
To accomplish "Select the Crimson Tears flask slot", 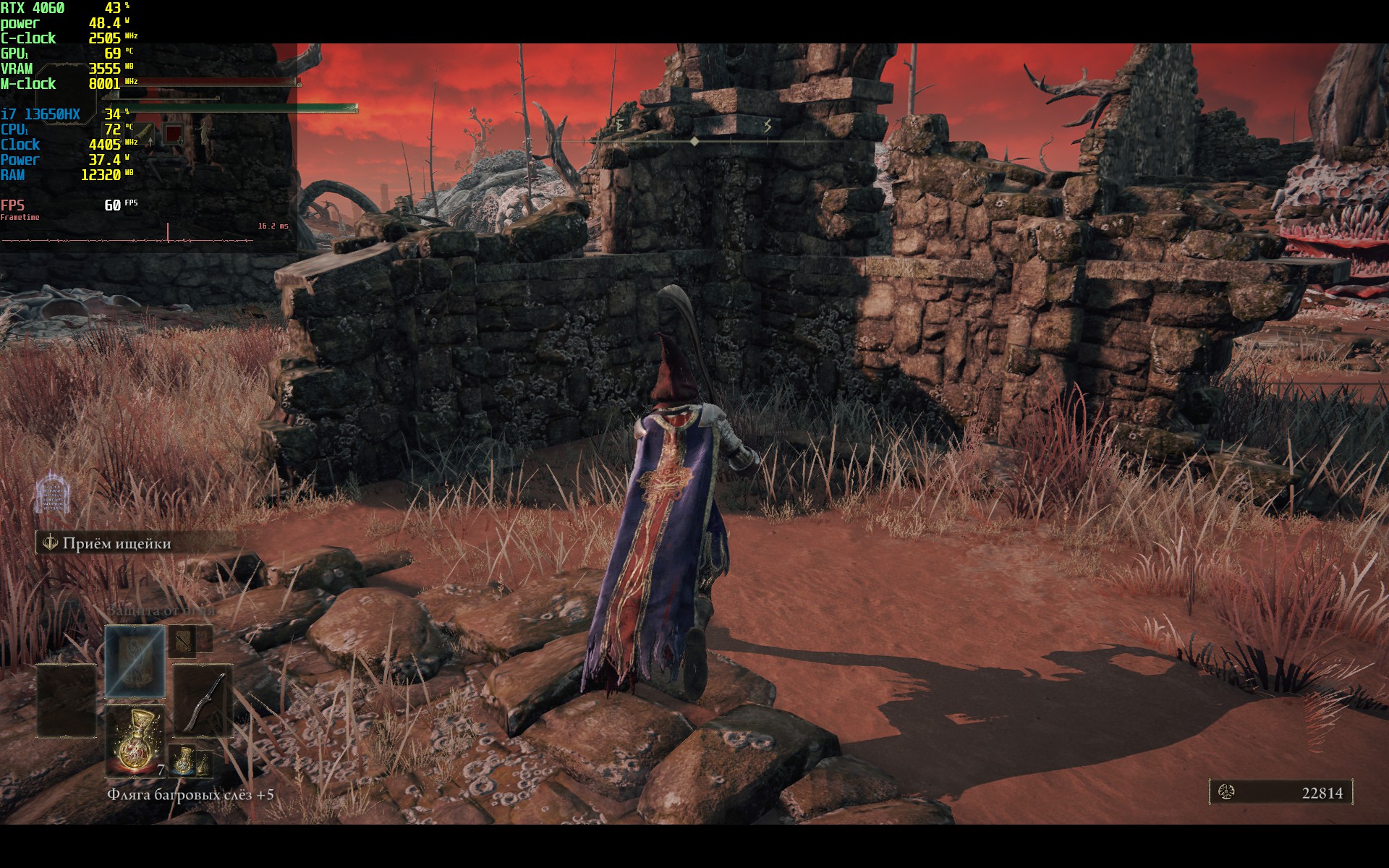I will pos(135,740).
